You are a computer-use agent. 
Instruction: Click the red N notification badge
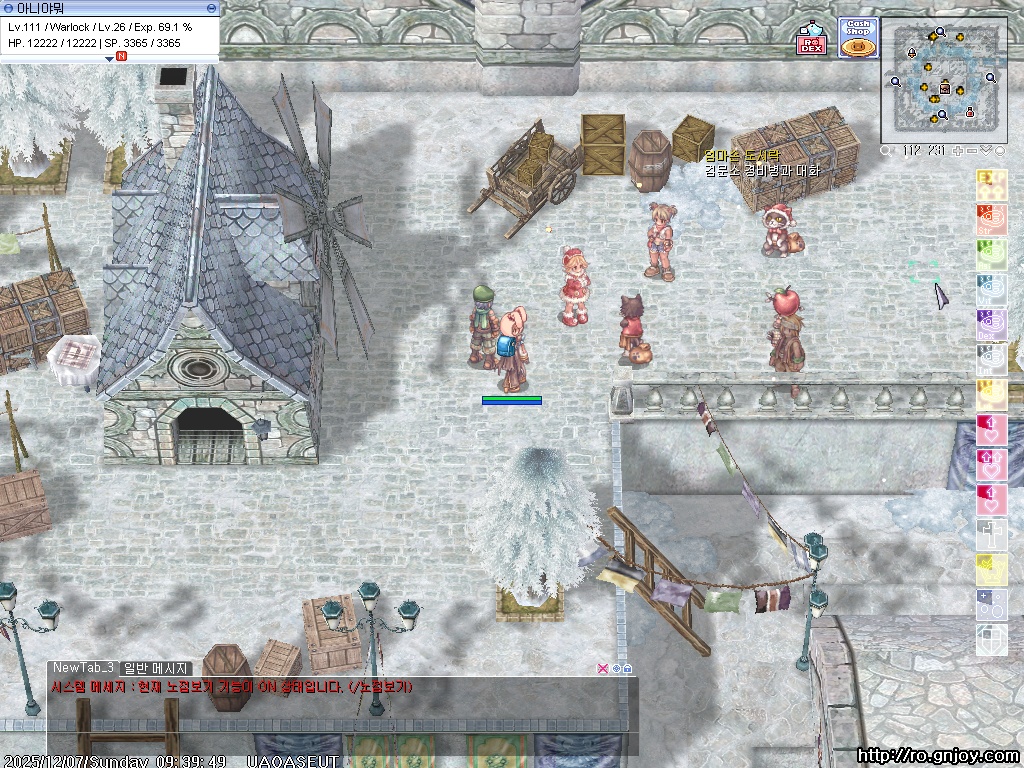[x=121, y=57]
